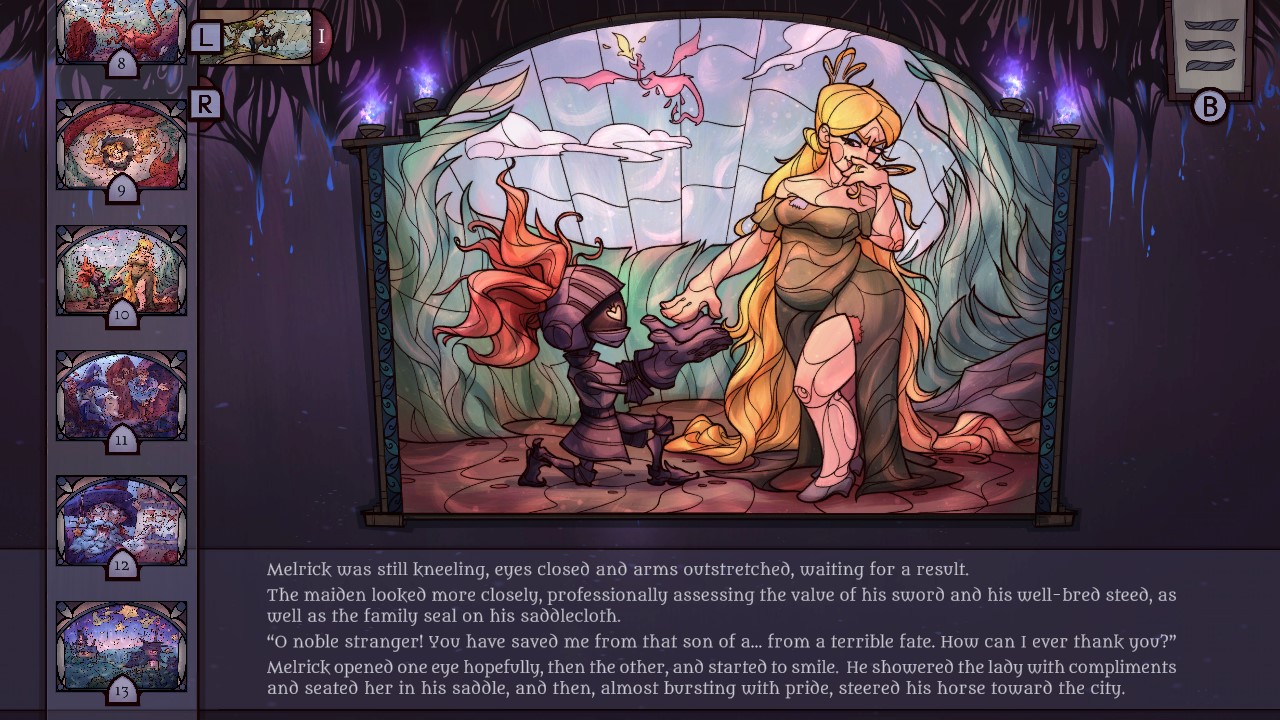Choose chapter 12 in the chapter list
Viewport: 1280px width, 720px height.
(x=120, y=520)
